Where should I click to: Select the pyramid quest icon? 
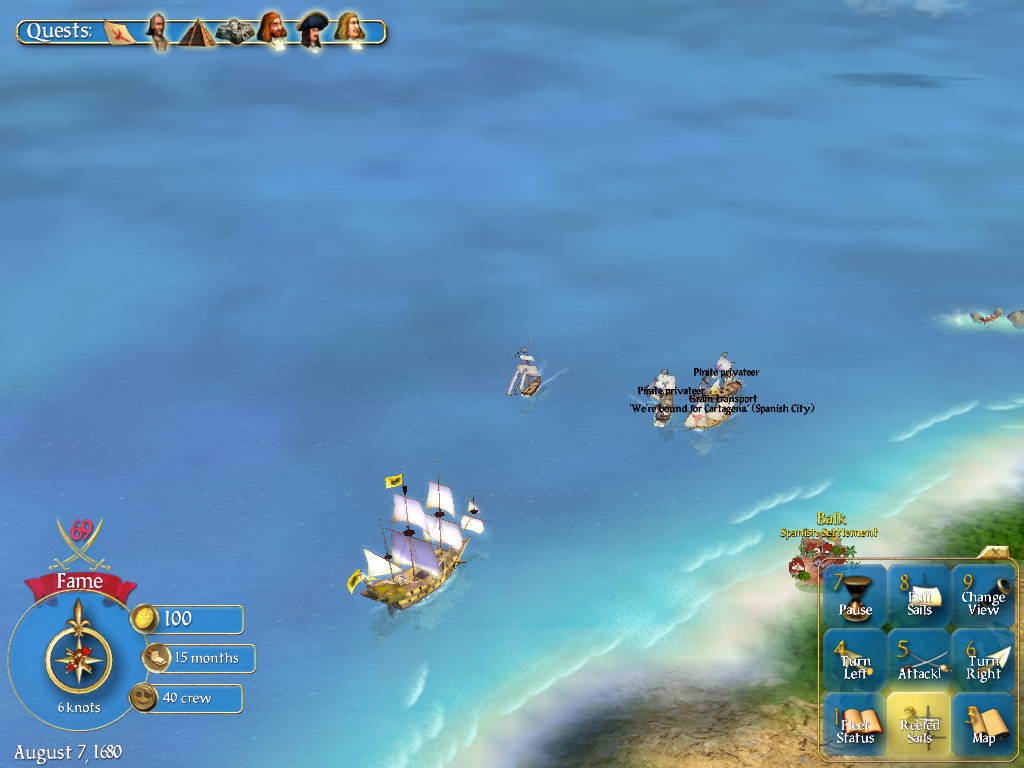(197, 32)
